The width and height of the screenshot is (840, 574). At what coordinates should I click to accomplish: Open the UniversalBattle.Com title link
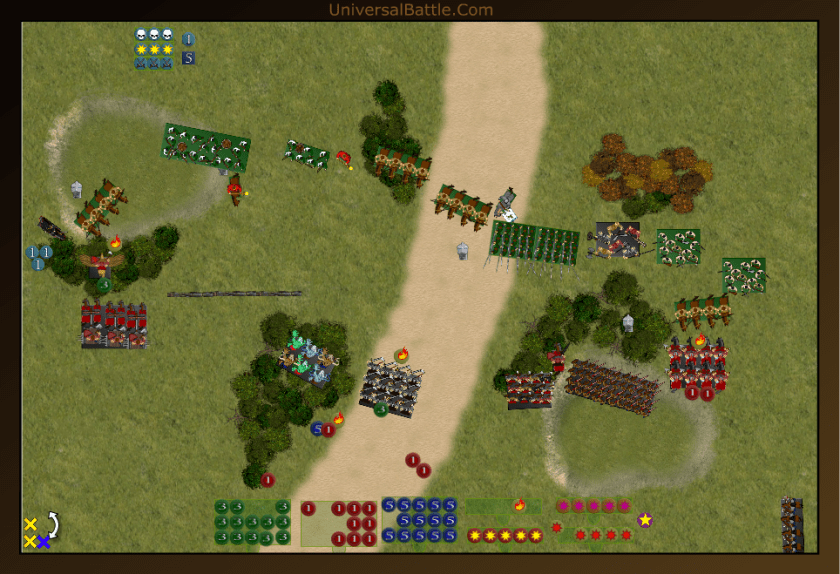click(x=410, y=10)
